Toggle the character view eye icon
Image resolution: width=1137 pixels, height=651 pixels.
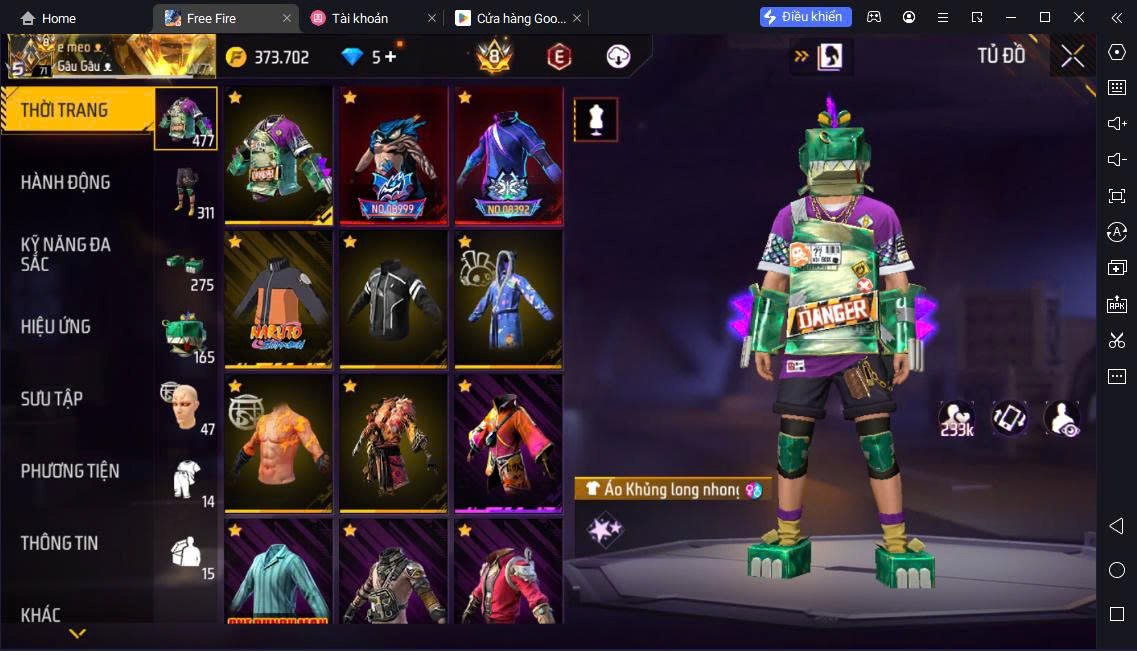[x=1061, y=418]
